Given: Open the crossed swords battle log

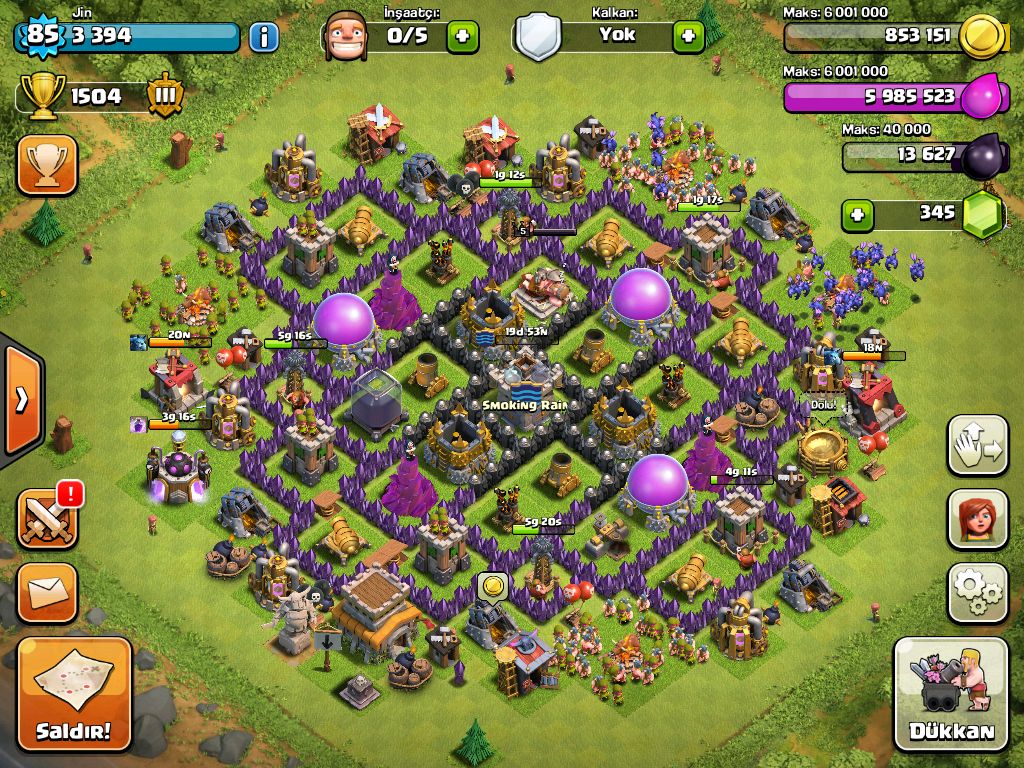Looking at the screenshot, I should coord(46,520).
